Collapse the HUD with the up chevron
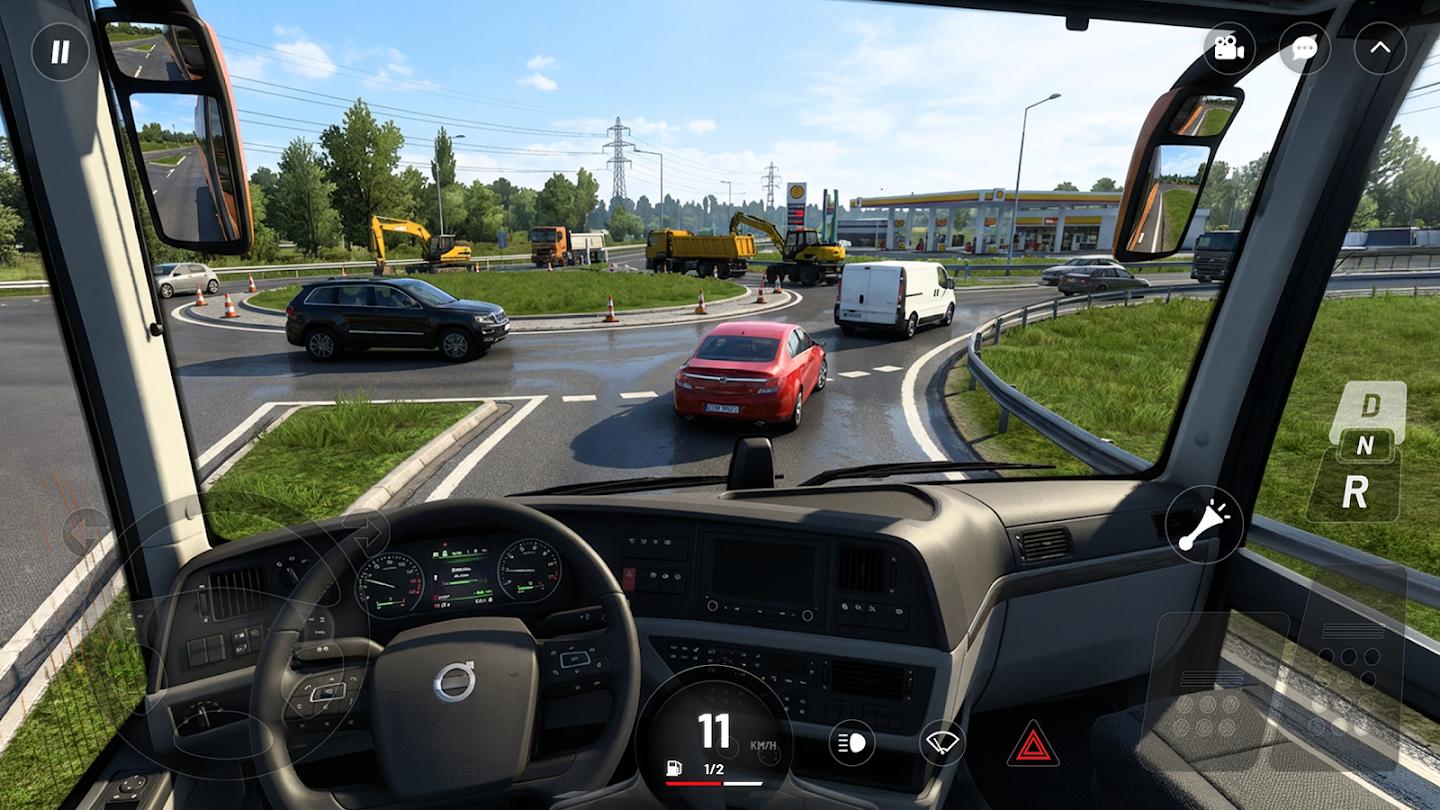The height and width of the screenshot is (810, 1440). [1380, 48]
